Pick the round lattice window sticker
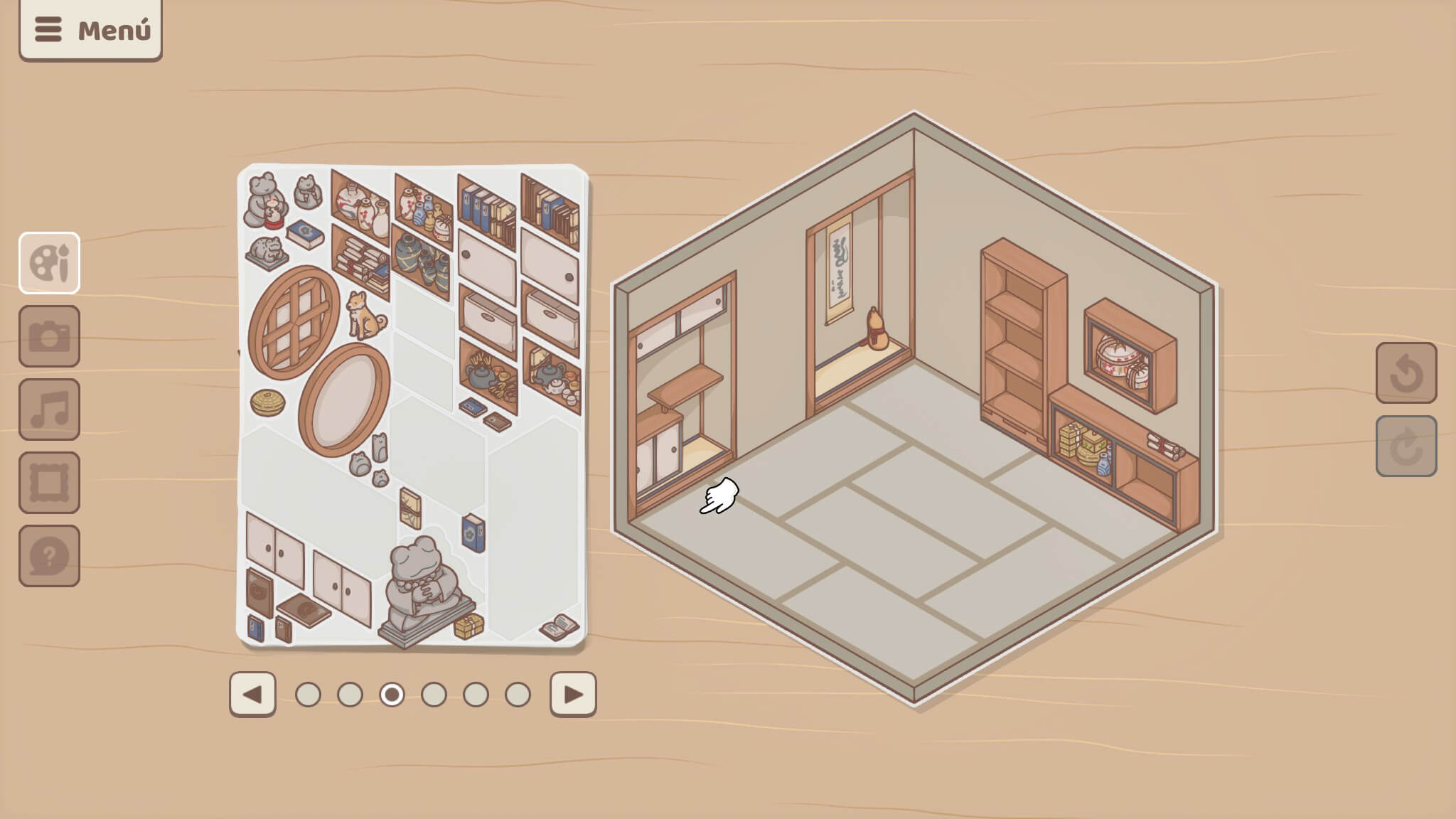1456x819 pixels. click(294, 322)
